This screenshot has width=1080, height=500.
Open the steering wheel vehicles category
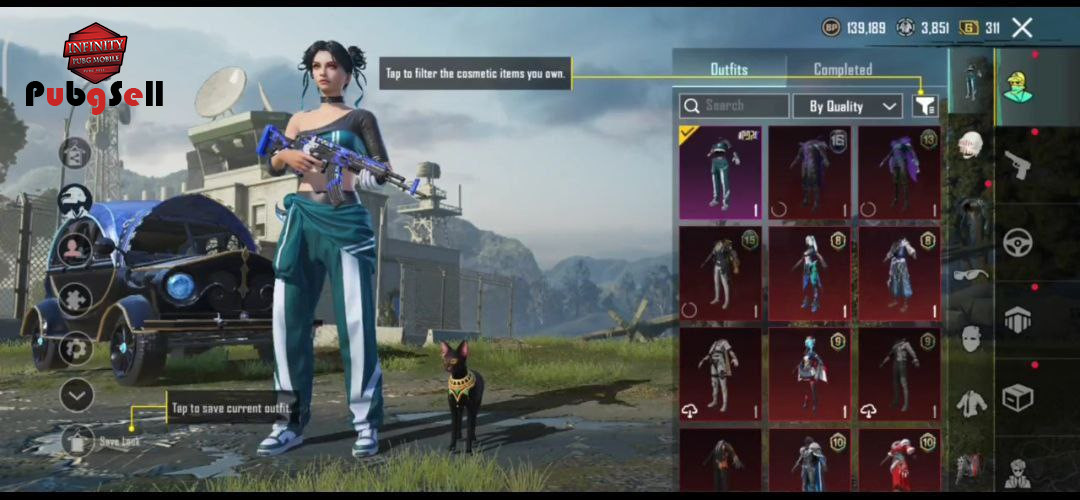1018,243
